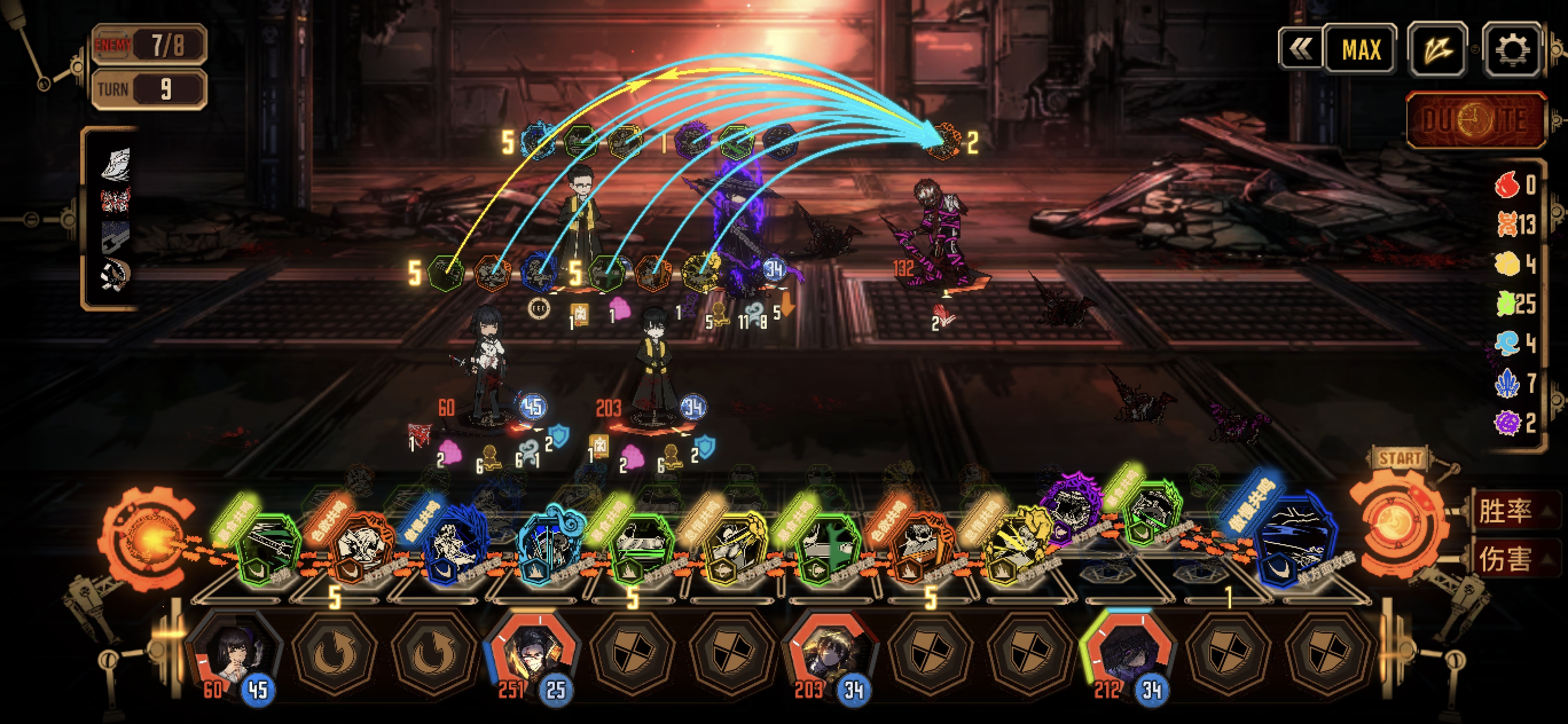The height and width of the screenshot is (724, 1568).
Task: Open the DUO clock button
Action: point(1477,120)
